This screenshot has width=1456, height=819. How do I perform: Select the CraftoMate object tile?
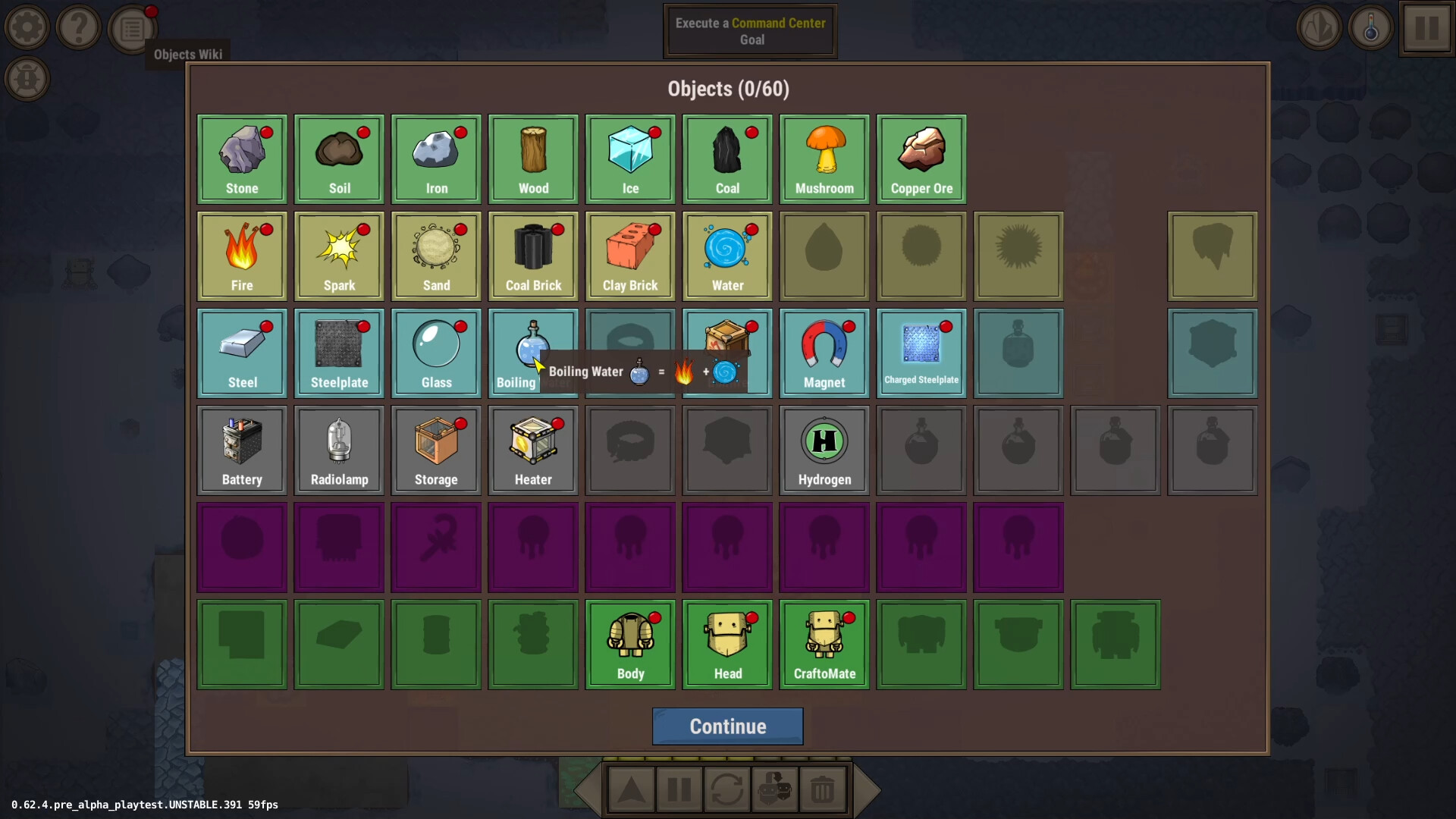click(824, 644)
